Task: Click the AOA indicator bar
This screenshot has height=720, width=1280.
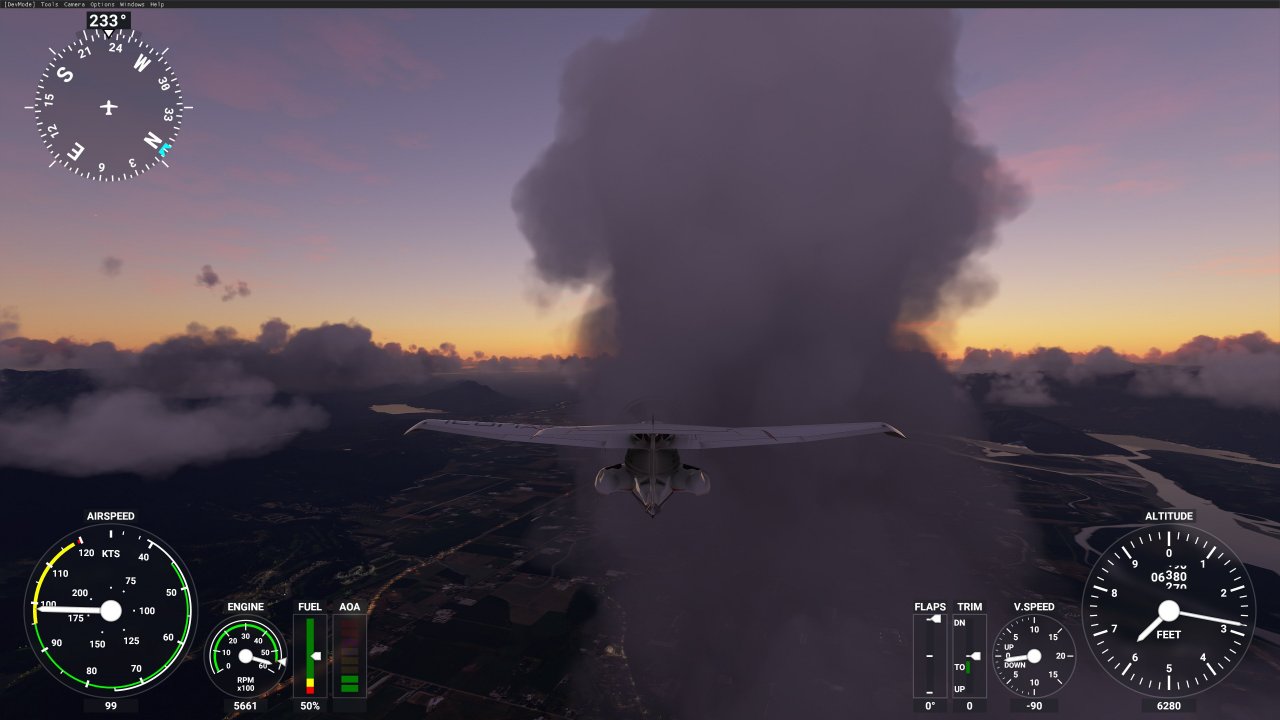Action: (x=350, y=655)
